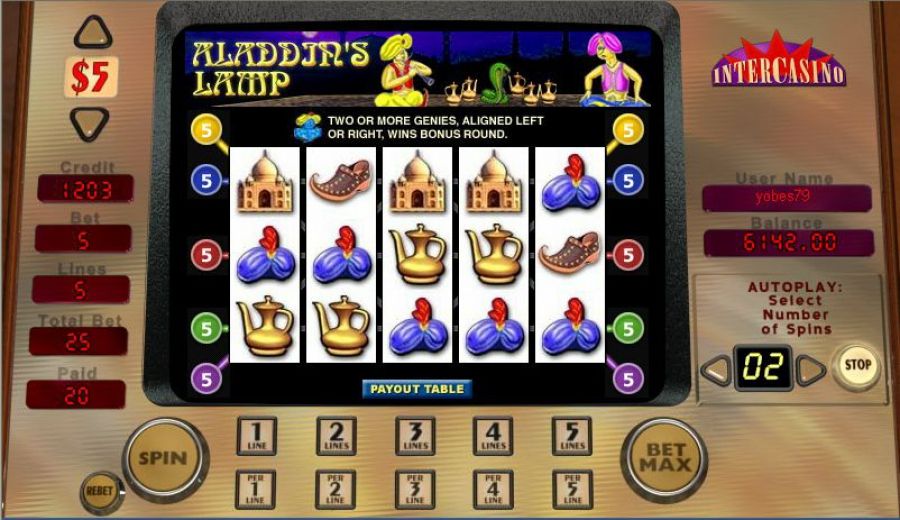The image size is (900, 520).
Task: Hit the Bet Max button
Action: click(x=663, y=459)
